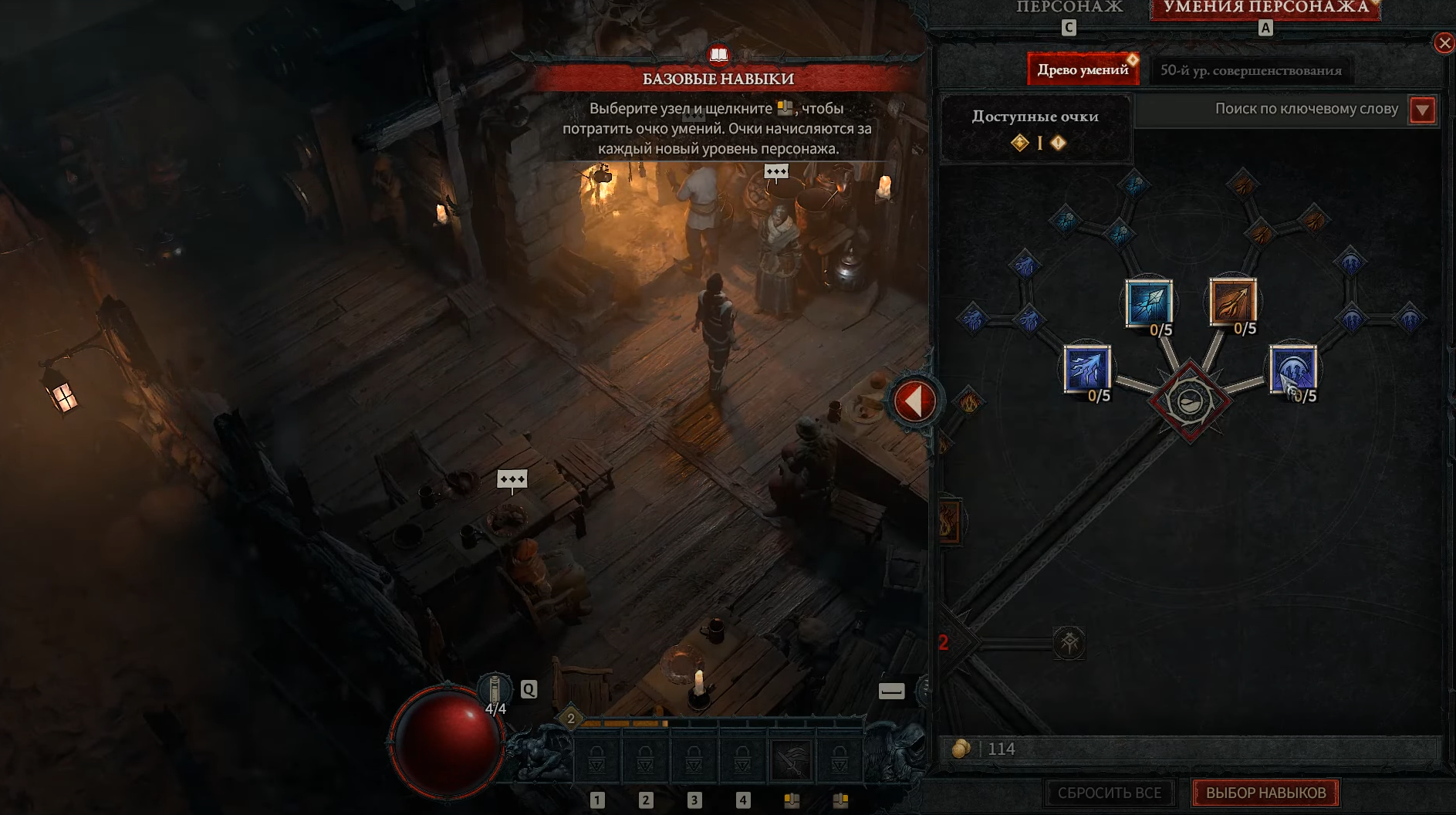The image size is (1456, 815).
Task: Select the Arc Lash skill node
Action: pyautogui.click(x=1292, y=368)
